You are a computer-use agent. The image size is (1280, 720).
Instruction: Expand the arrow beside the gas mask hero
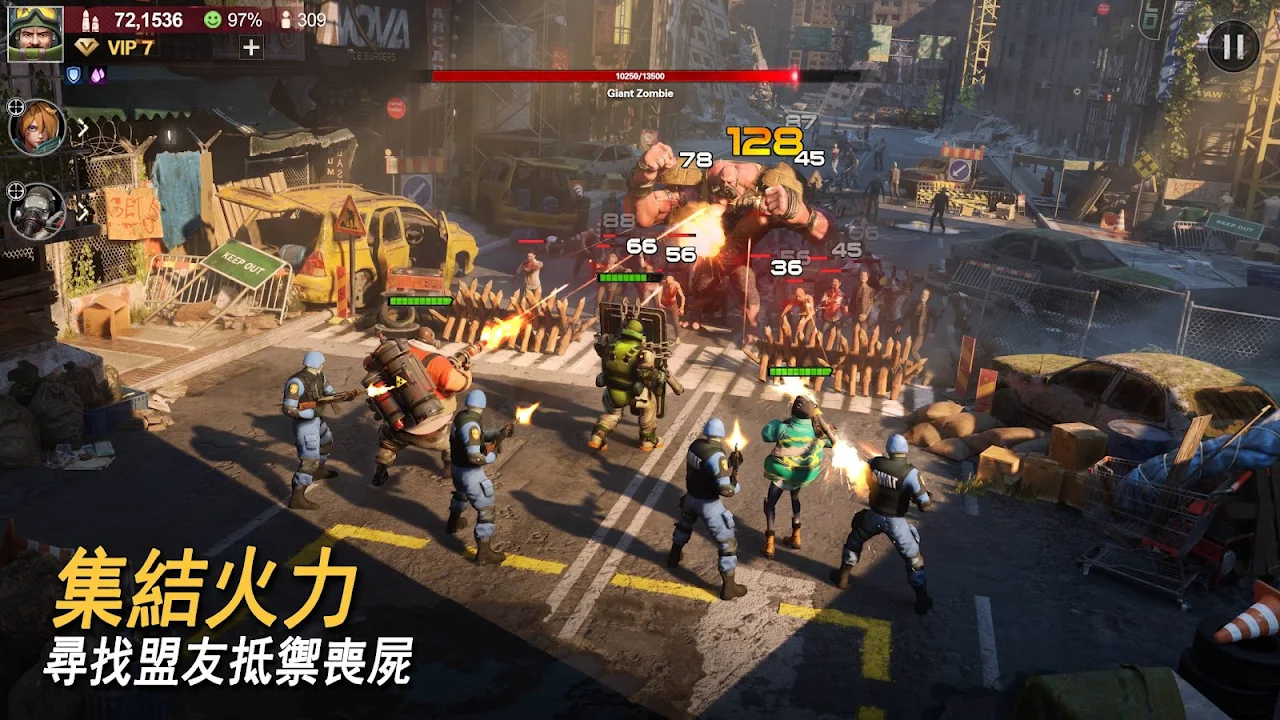coord(83,211)
